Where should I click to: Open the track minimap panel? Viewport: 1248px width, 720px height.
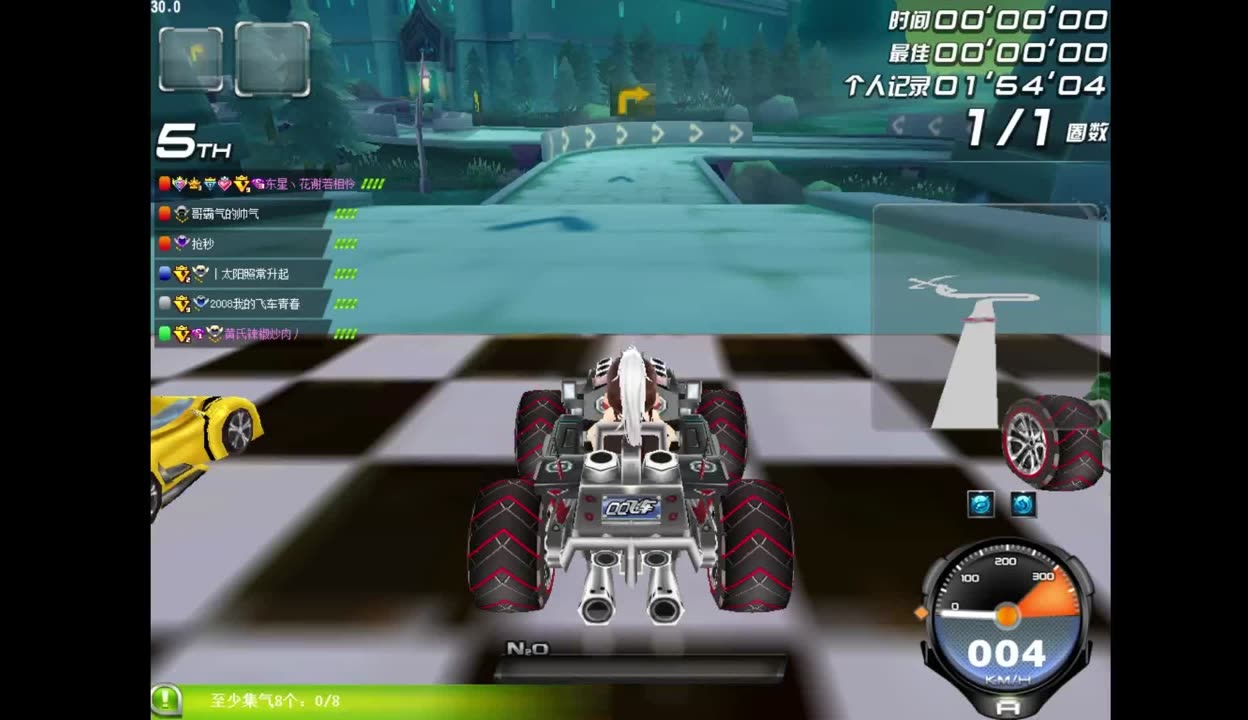pyautogui.click(x=985, y=317)
